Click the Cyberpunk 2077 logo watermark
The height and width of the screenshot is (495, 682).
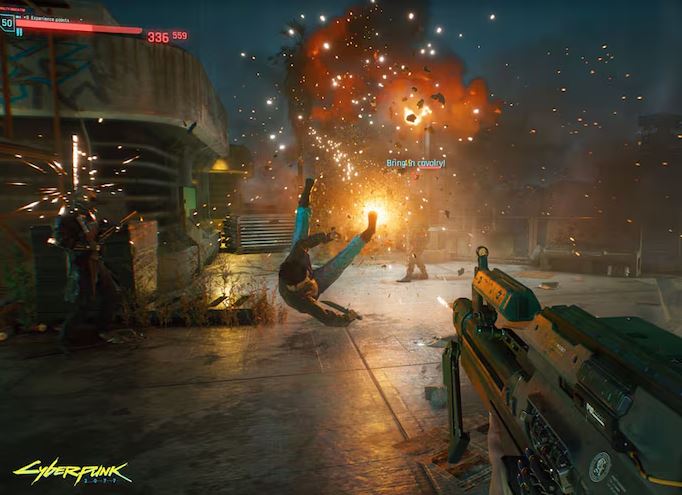[x=59, y=470]
